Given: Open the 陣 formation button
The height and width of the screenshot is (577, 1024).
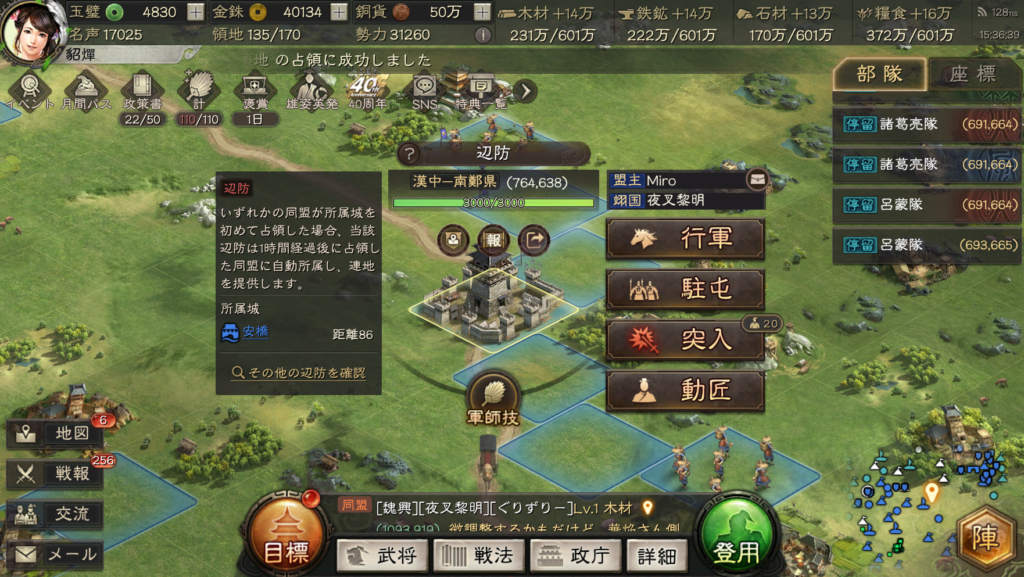Looking at the screenshot, I should pyautogui.click(x=987, y=541).
